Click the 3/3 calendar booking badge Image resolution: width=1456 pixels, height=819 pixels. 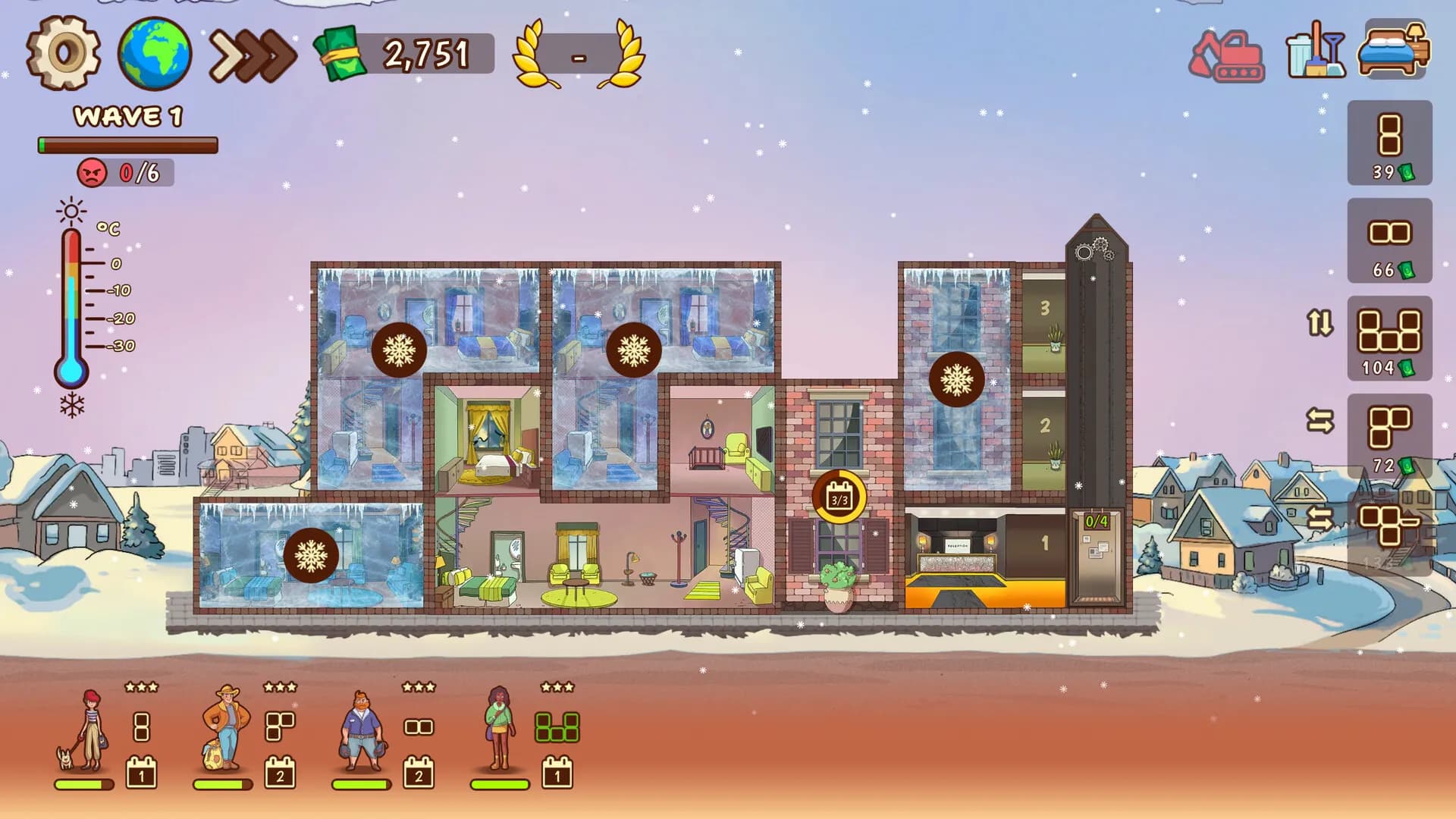point(839,498)
